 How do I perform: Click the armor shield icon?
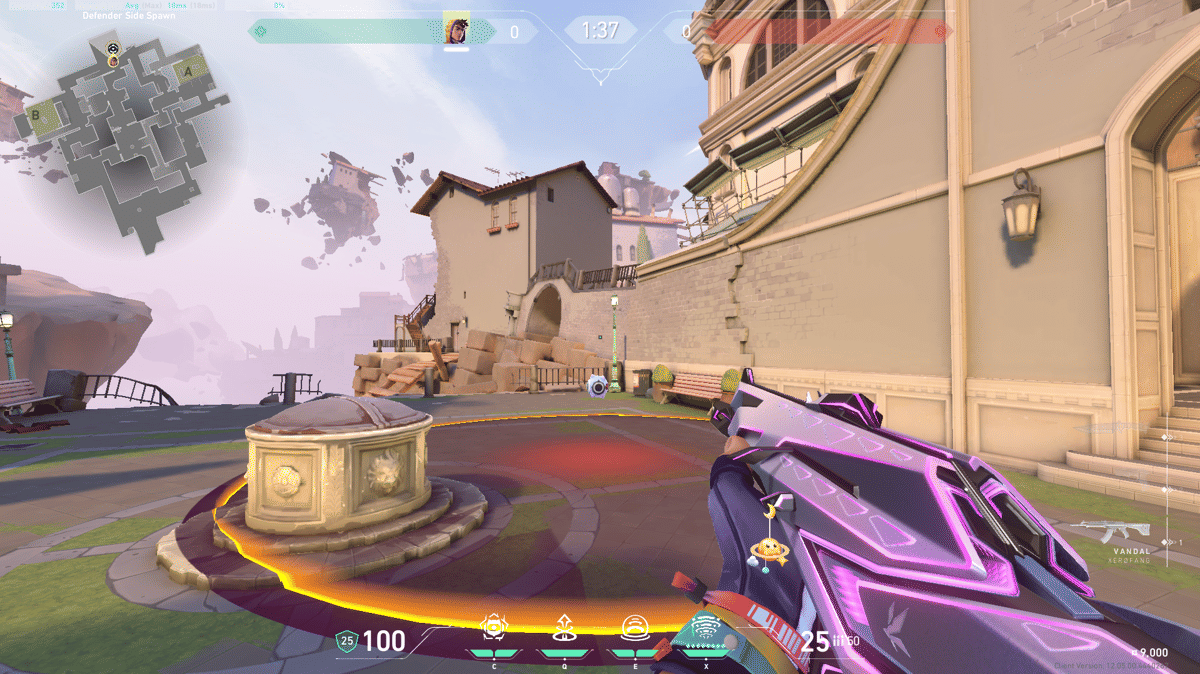coord(346,641)
